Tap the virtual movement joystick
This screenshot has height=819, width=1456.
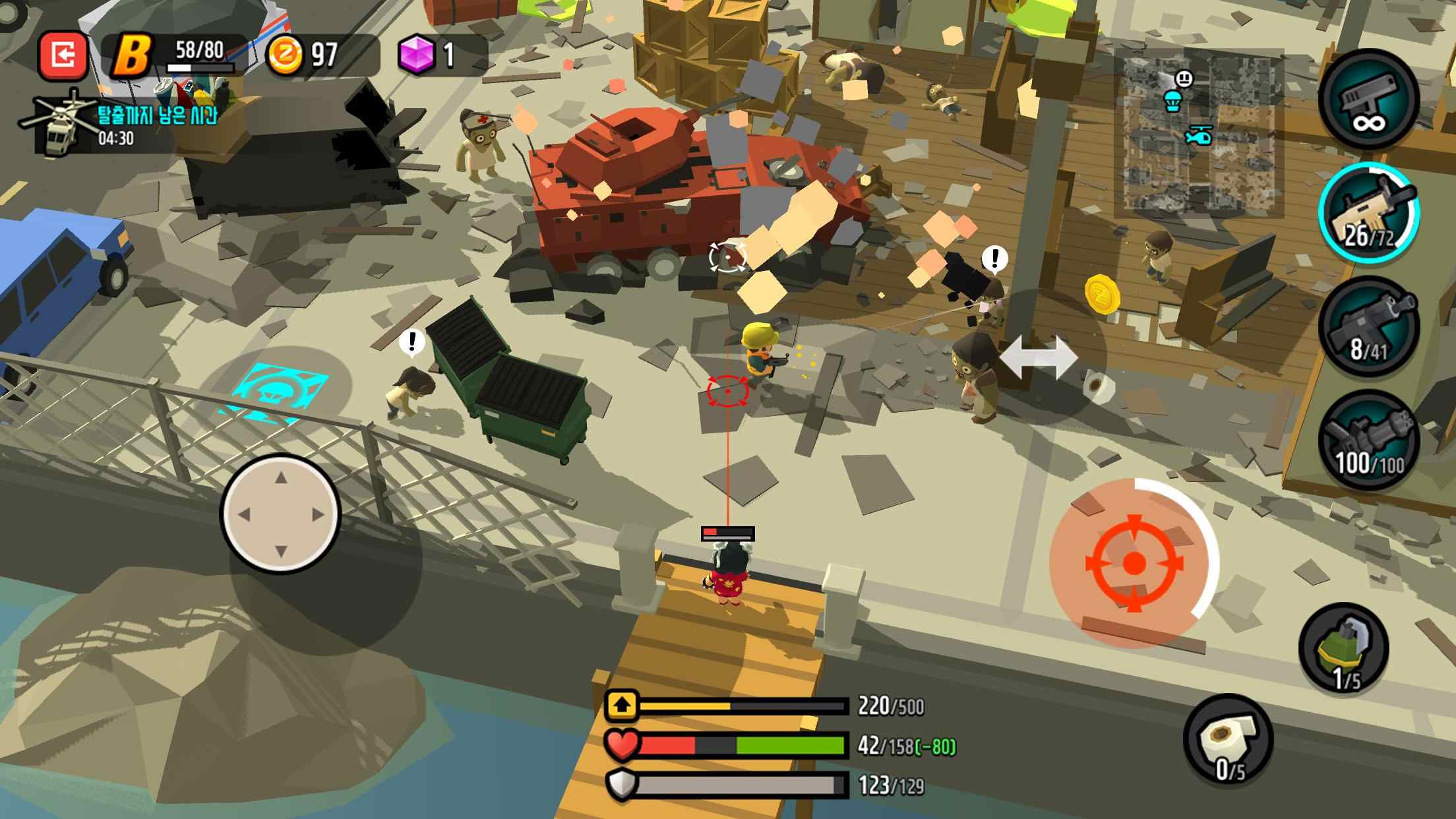281,514
